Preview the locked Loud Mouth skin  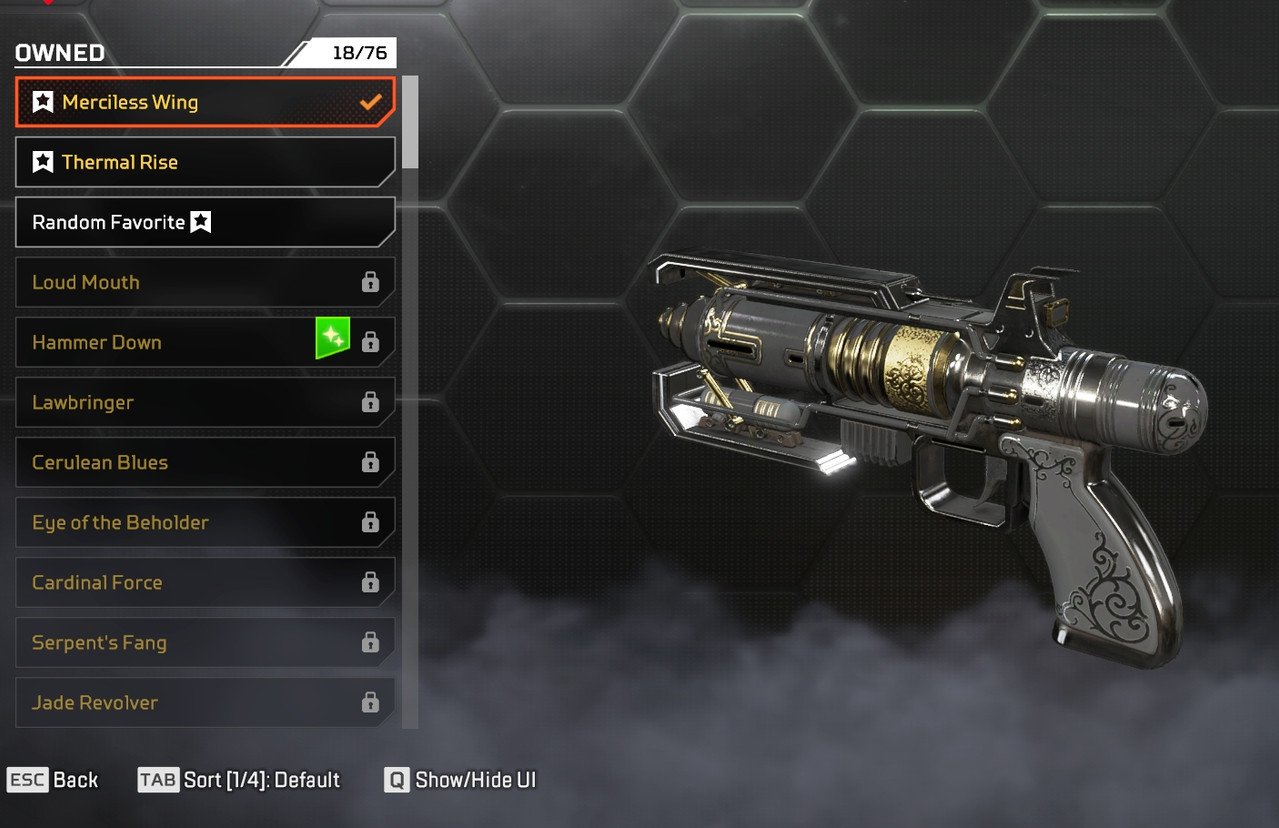coord(205,282)
